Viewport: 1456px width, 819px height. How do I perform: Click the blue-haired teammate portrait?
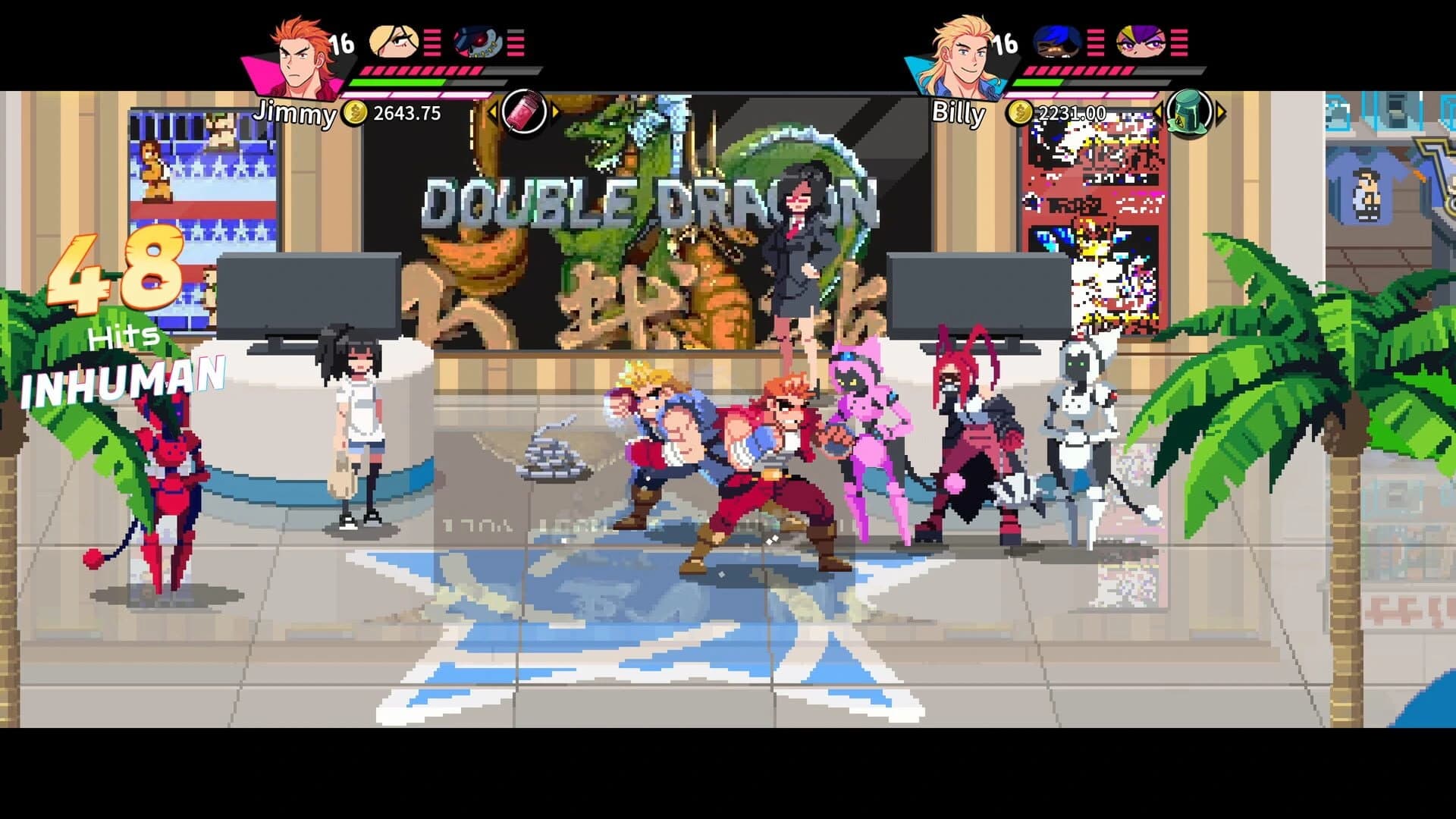(x=1059, y=42)
